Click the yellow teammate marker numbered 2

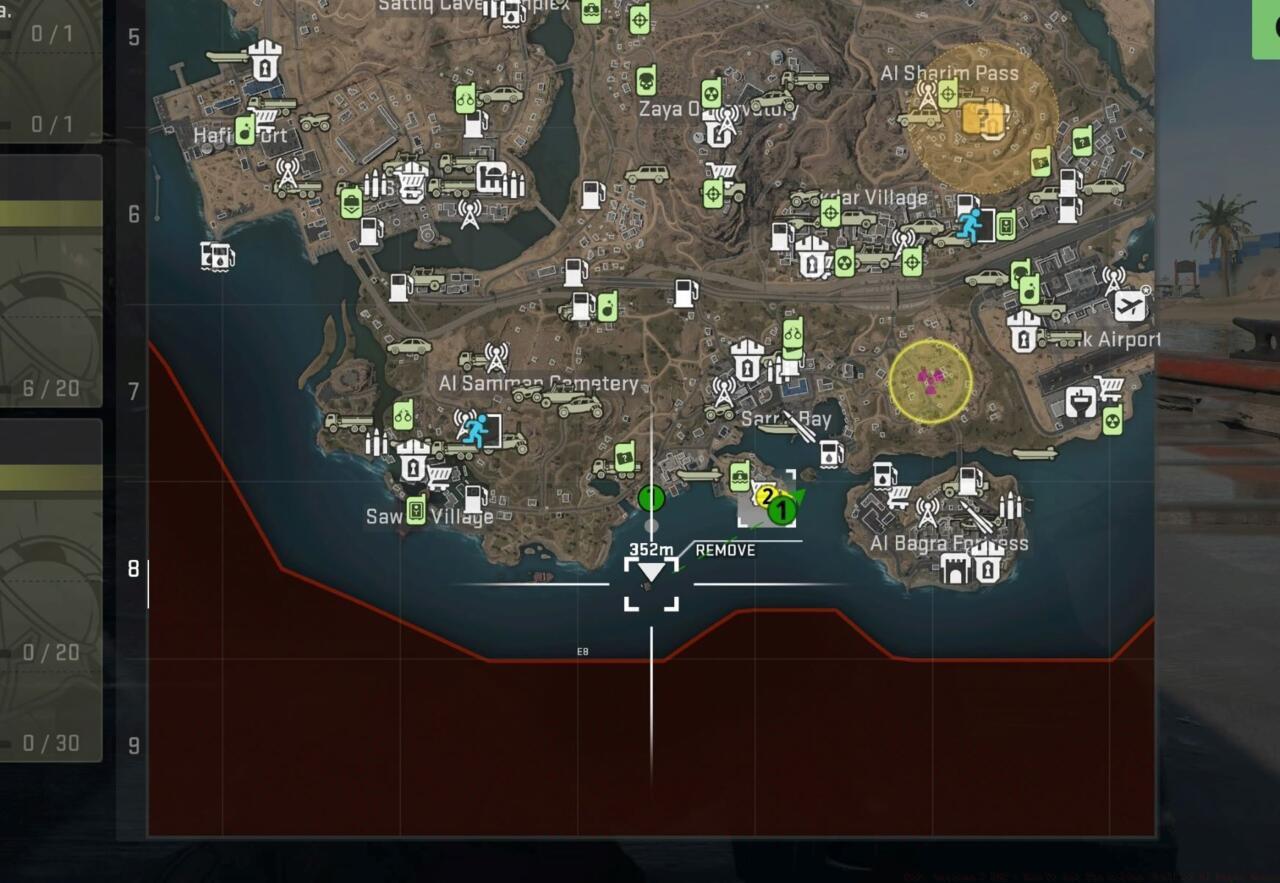coord(765,494)
